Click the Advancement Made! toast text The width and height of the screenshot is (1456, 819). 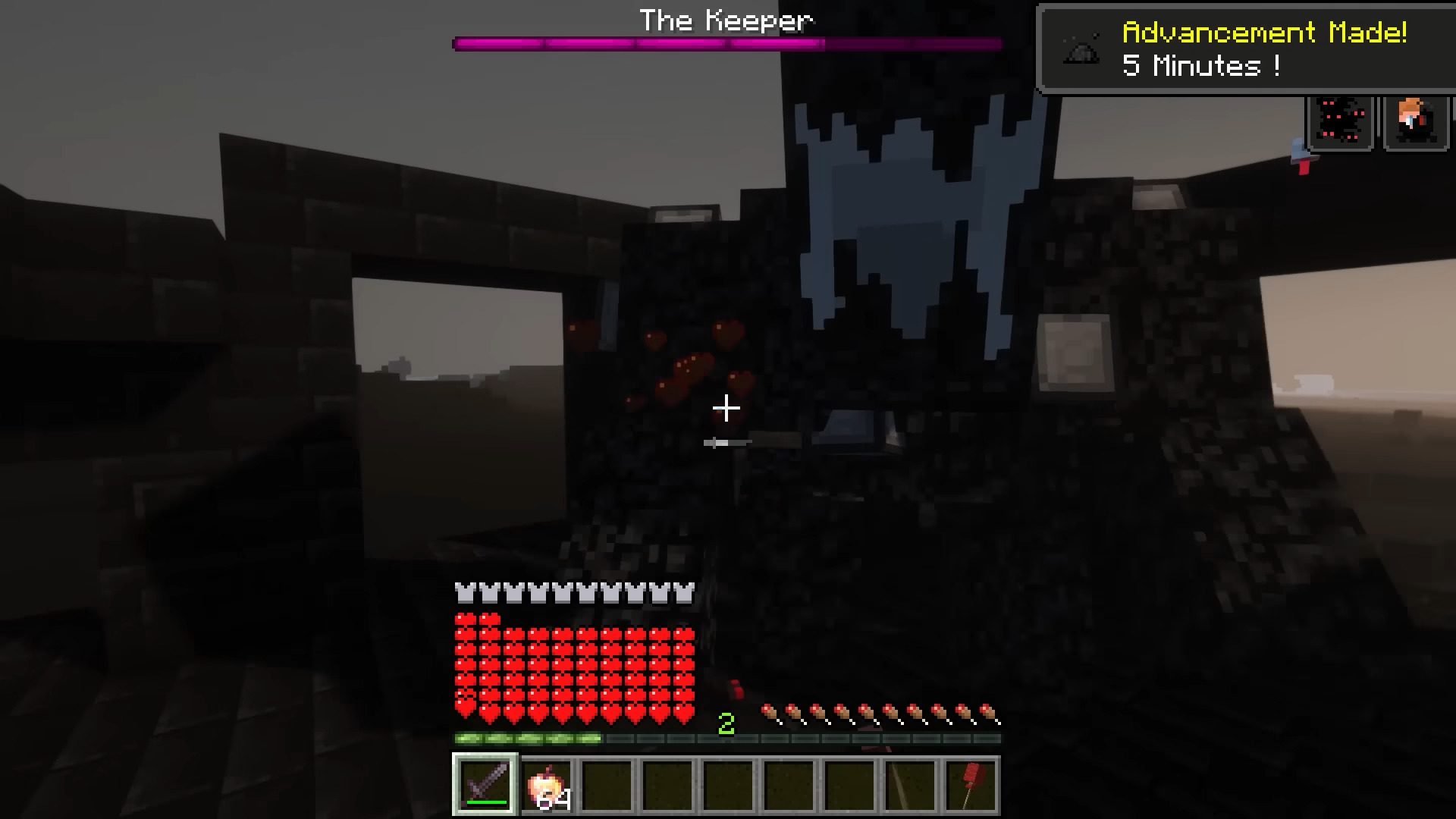tap(1264, 32)
